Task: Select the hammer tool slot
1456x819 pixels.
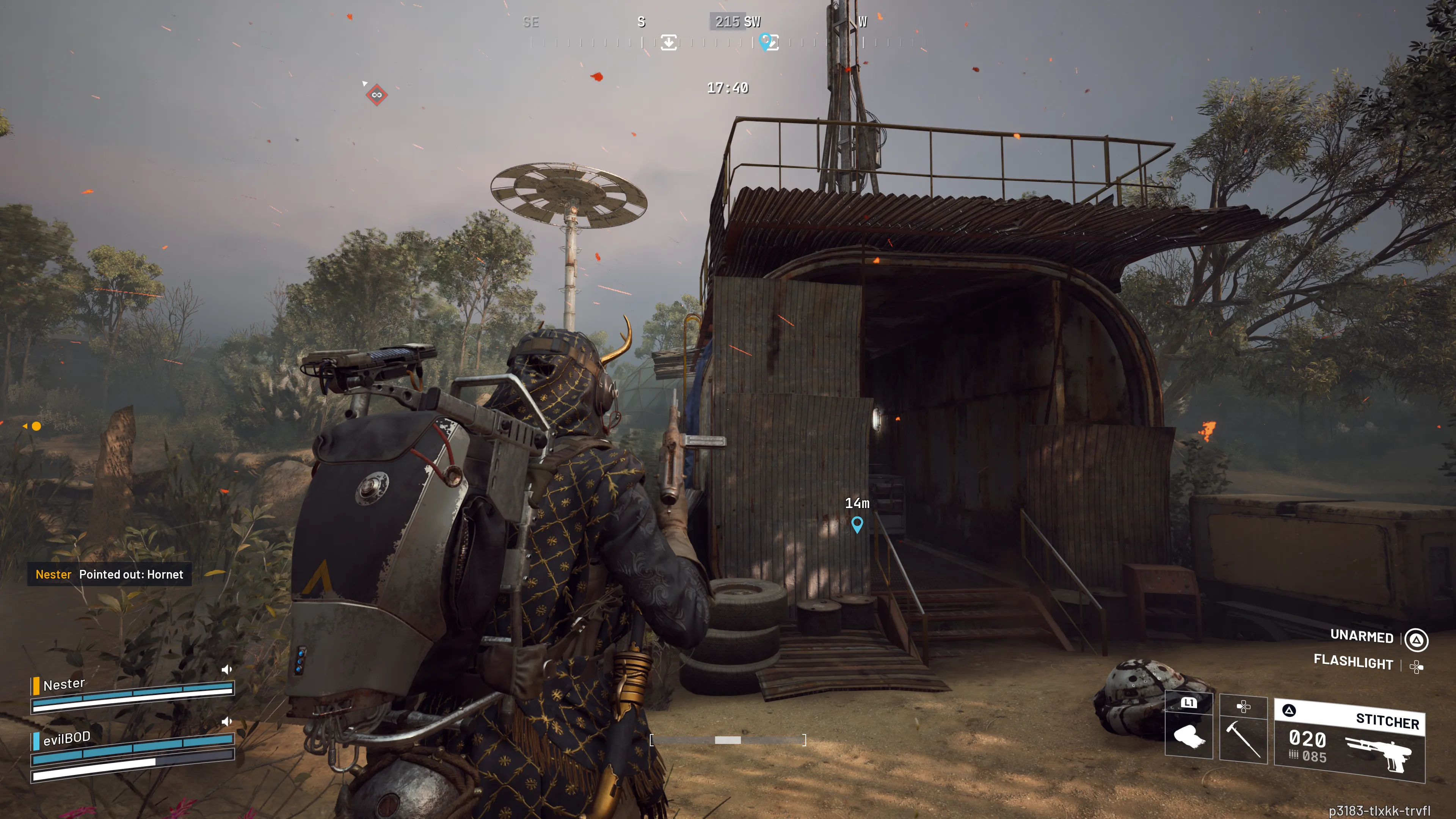Action: [1243, 730]
